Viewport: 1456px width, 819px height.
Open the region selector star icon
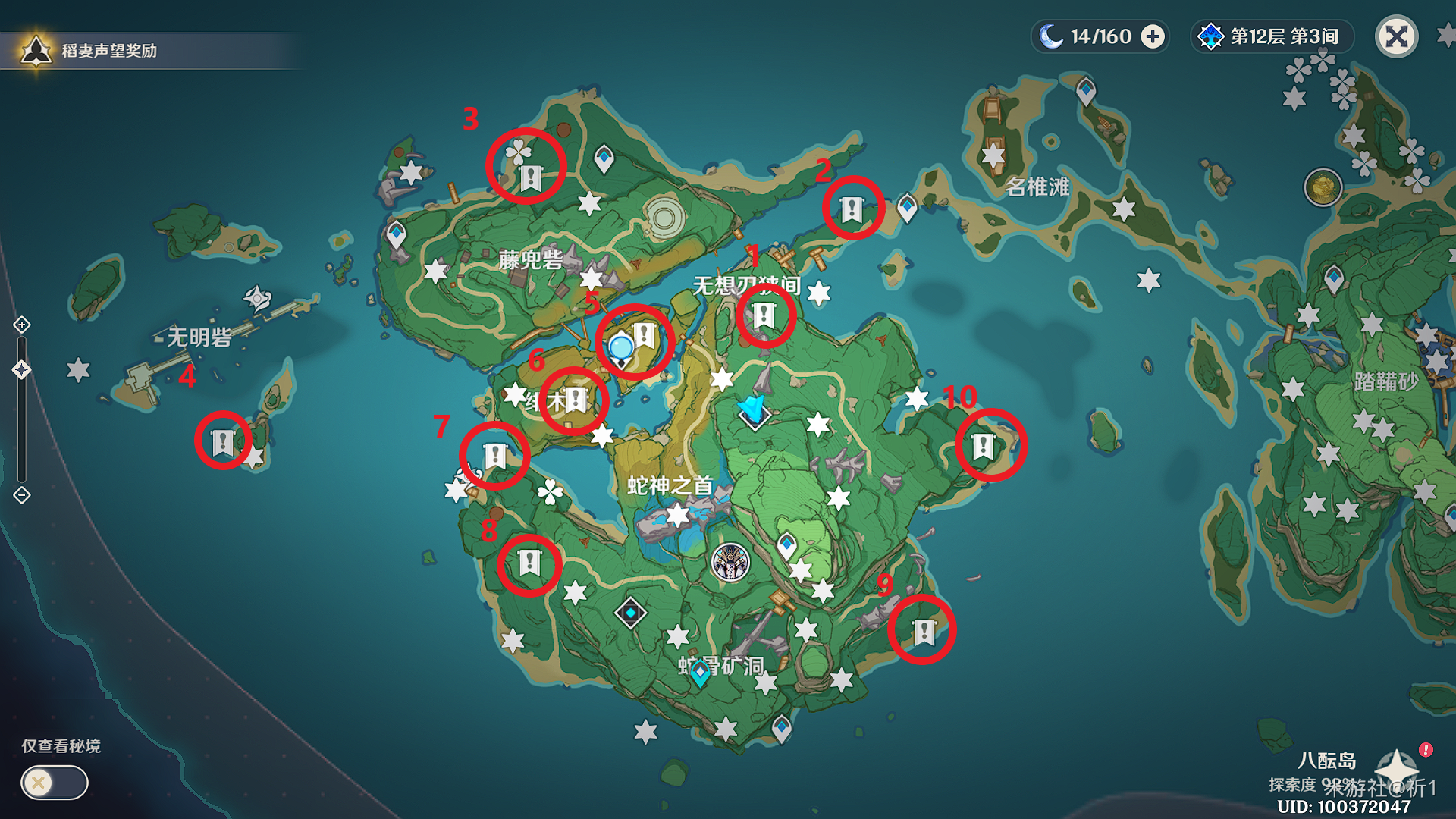1397,766
